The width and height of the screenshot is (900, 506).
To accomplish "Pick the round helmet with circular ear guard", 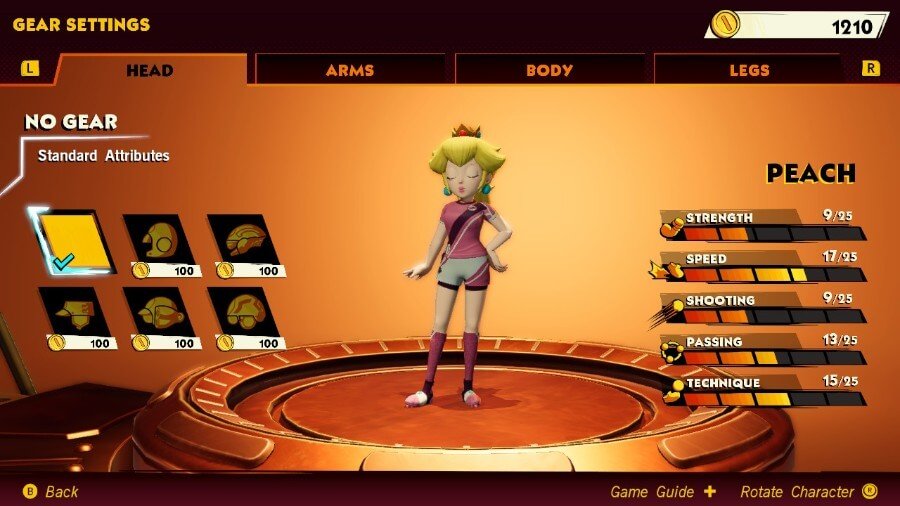I will pos(160,240).
